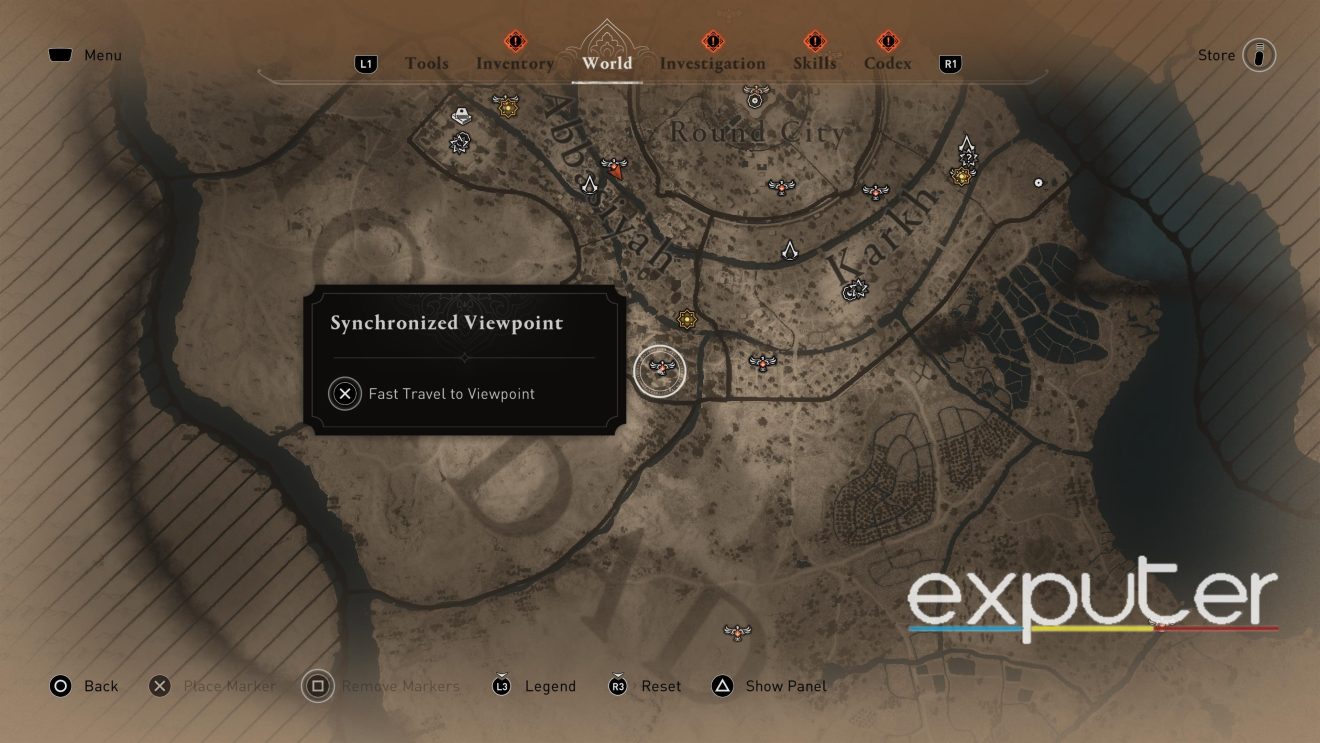Click the white Hidden Ones bureau marker near Abbasiyah
Image resolution: width=1320 pixels, height=743 pixels.
click(590, 185)
